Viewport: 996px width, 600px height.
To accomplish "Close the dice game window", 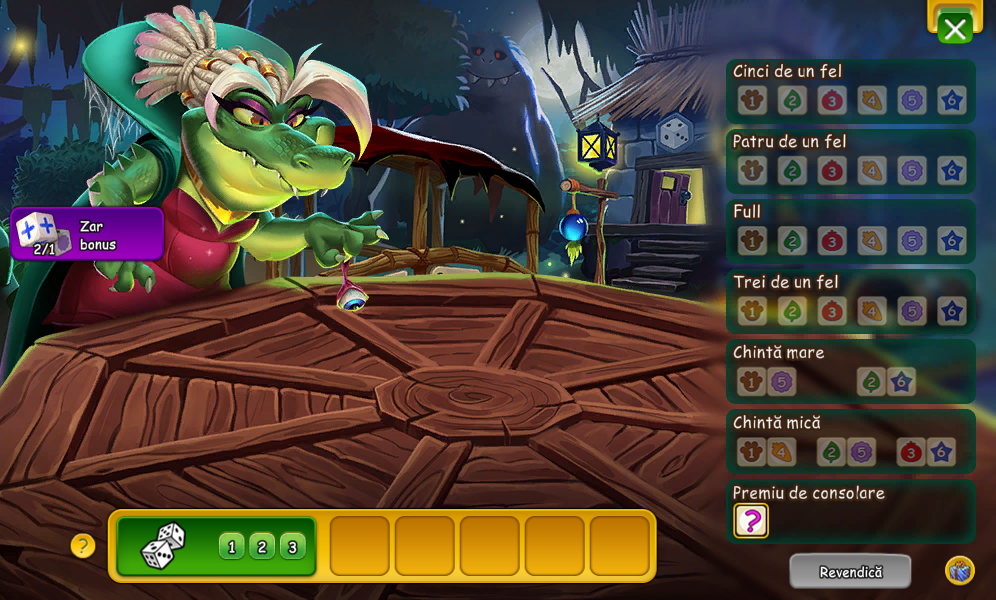I will [955, 29].
